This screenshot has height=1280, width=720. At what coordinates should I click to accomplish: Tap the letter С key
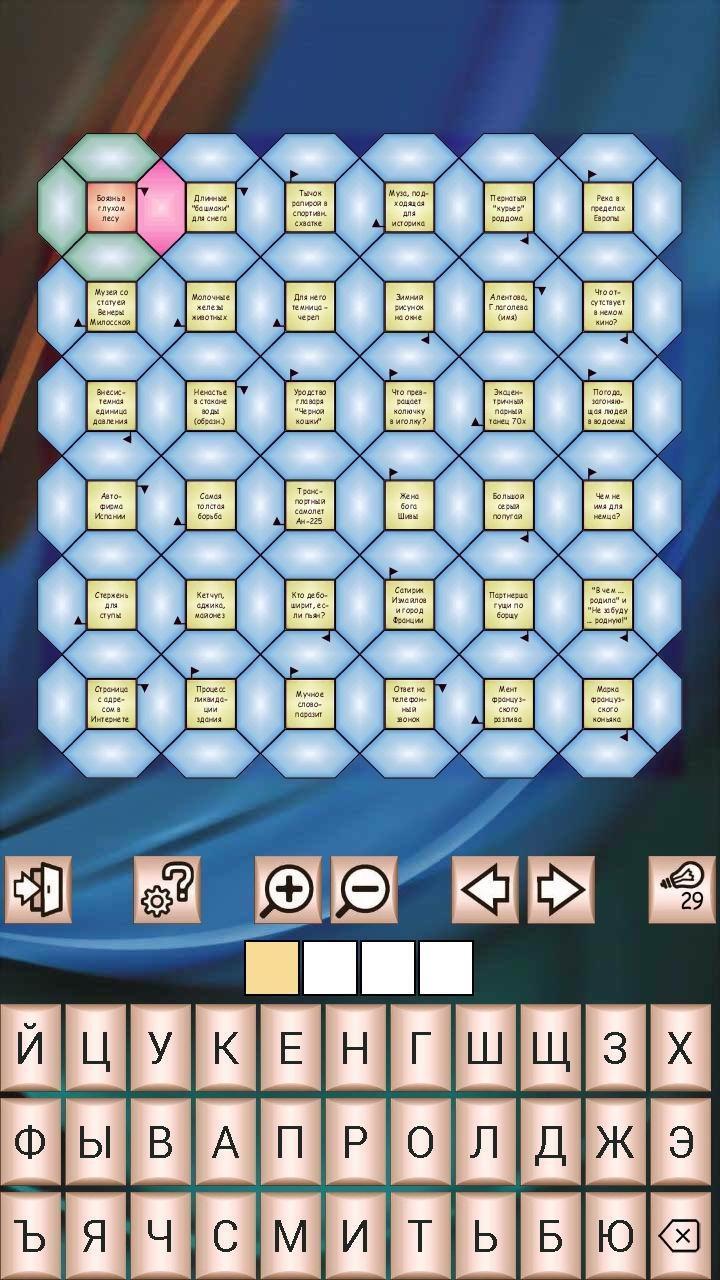pyautogui.click(x=226, y=1236)
